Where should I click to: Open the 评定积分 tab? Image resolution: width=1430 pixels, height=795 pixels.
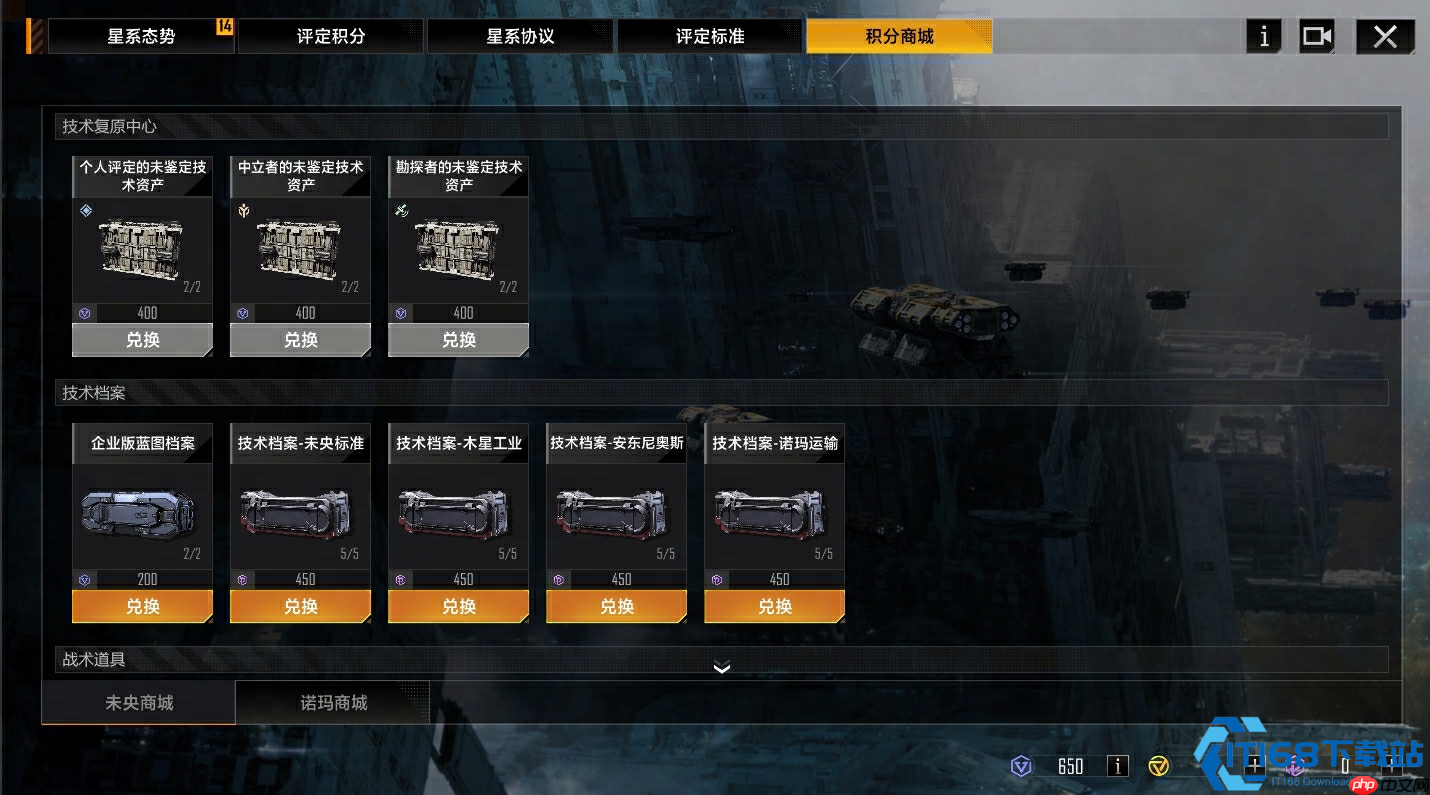coord(331,37)
